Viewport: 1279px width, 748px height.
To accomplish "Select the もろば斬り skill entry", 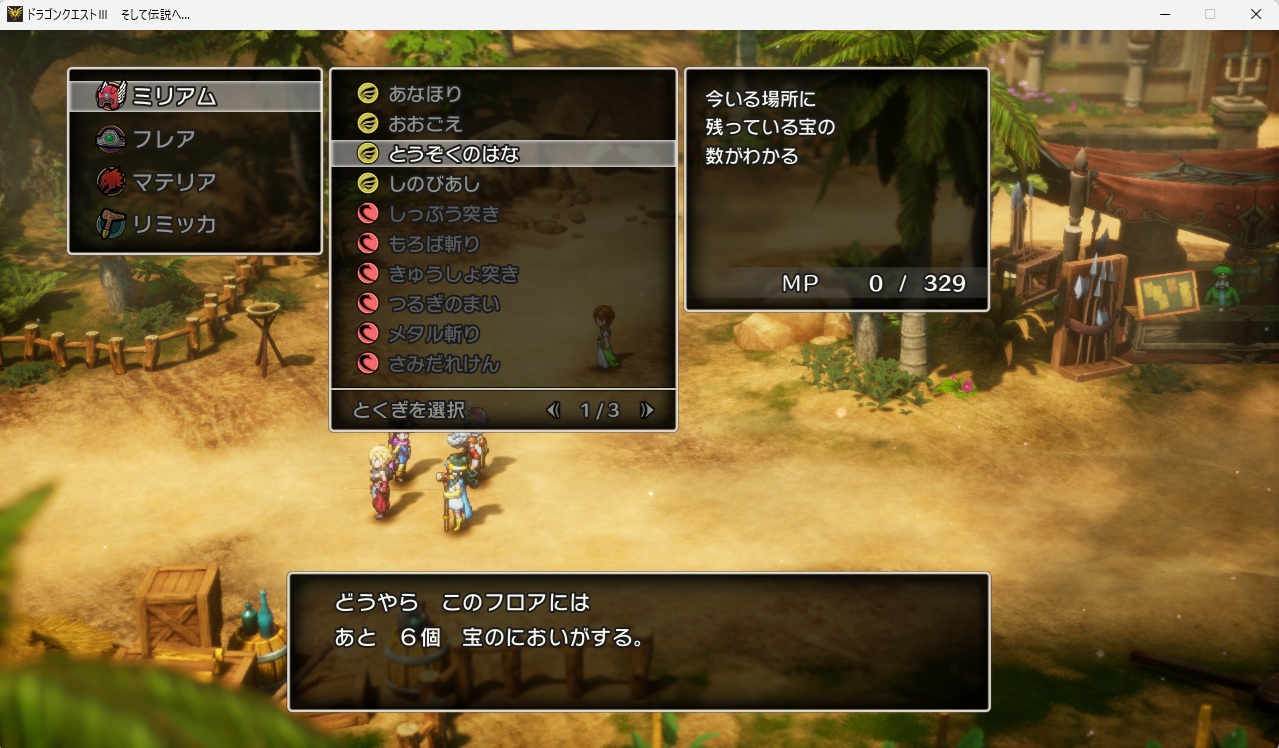I will pos(434,244).
